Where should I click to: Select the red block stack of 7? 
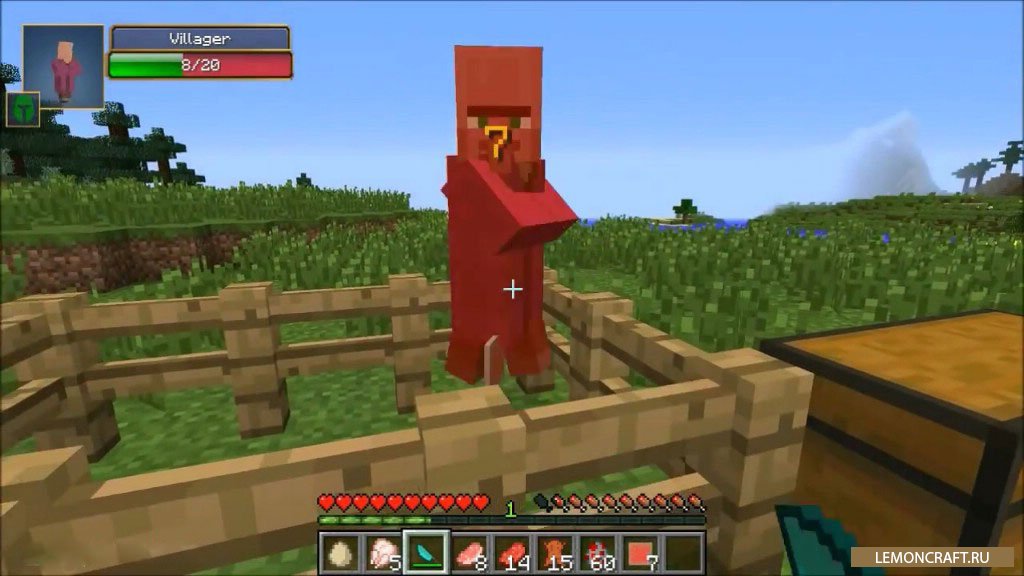tap(642, 553)
